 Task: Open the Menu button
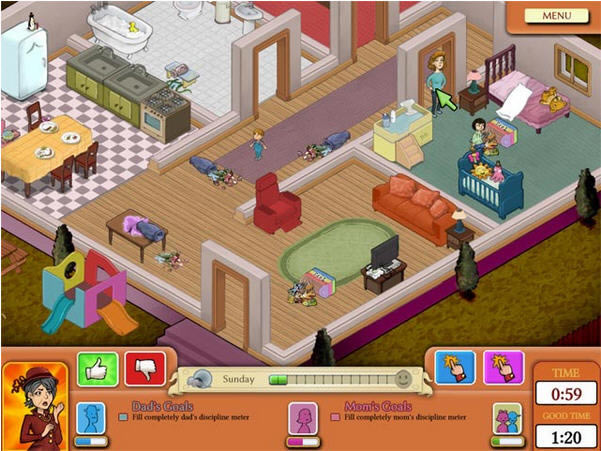(x=557, y=15)
